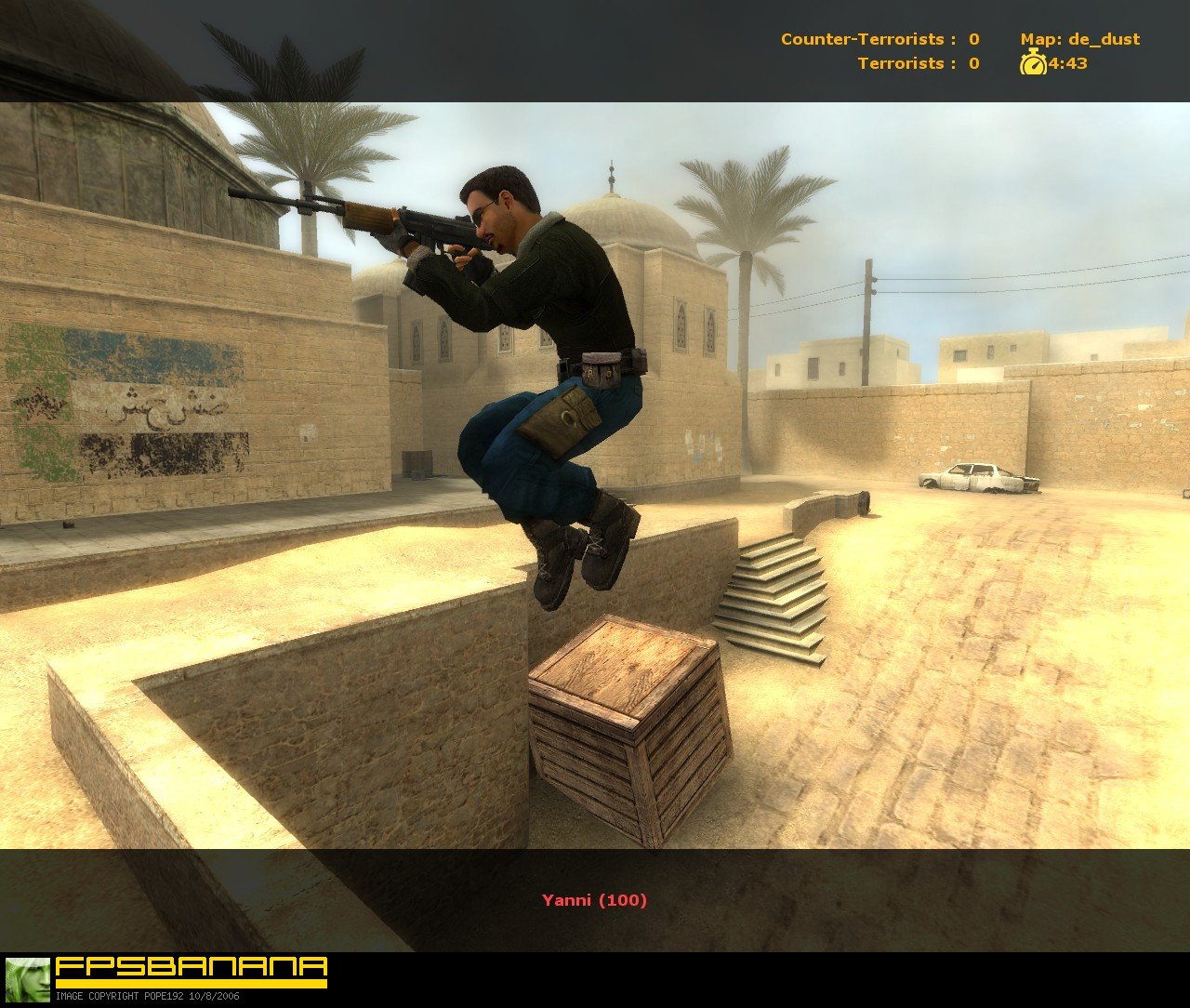Select the FPSBANANA logo watermark

point(191,965)
